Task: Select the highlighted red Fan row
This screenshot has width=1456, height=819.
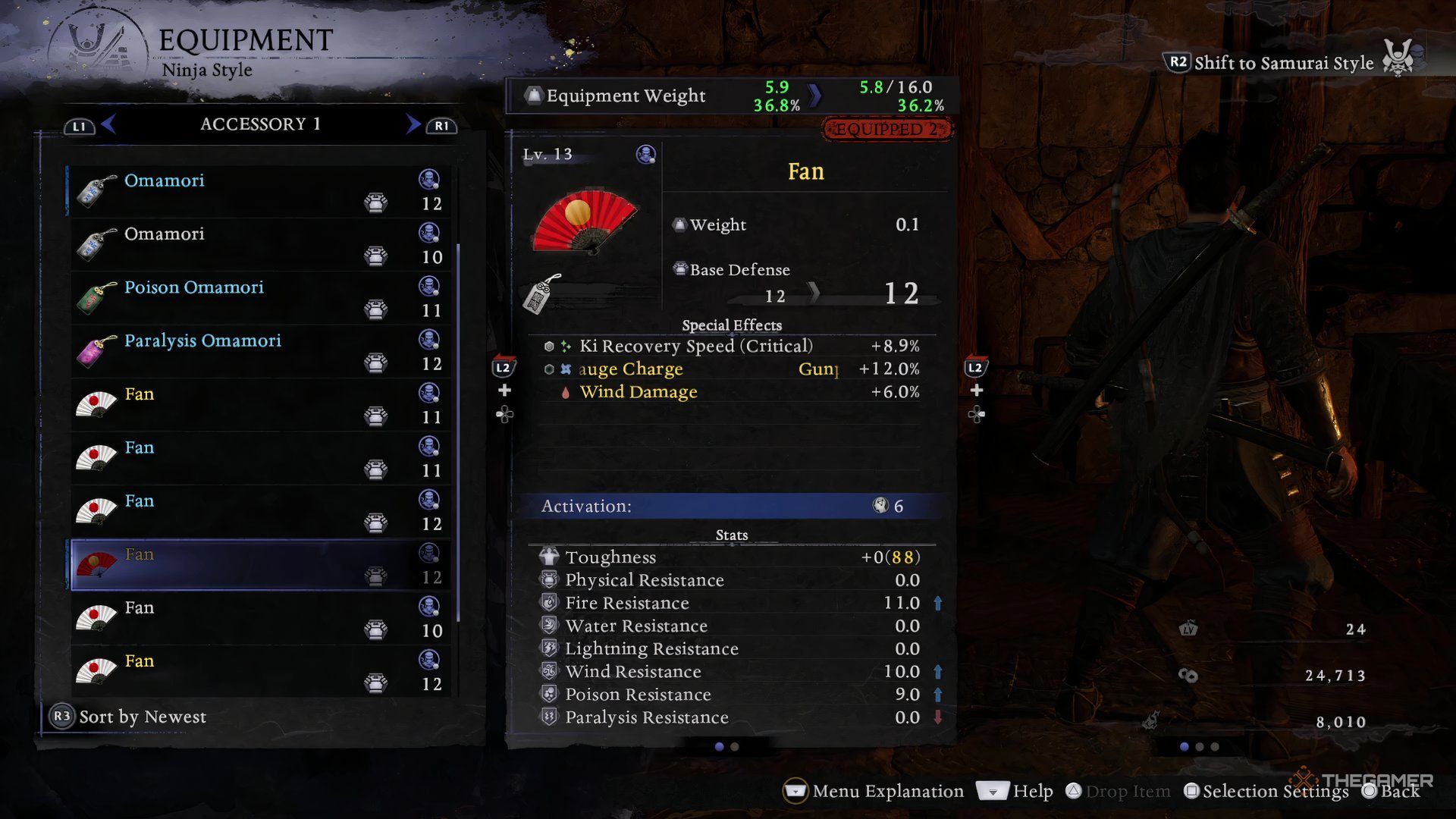Action: tap(258, 565)
